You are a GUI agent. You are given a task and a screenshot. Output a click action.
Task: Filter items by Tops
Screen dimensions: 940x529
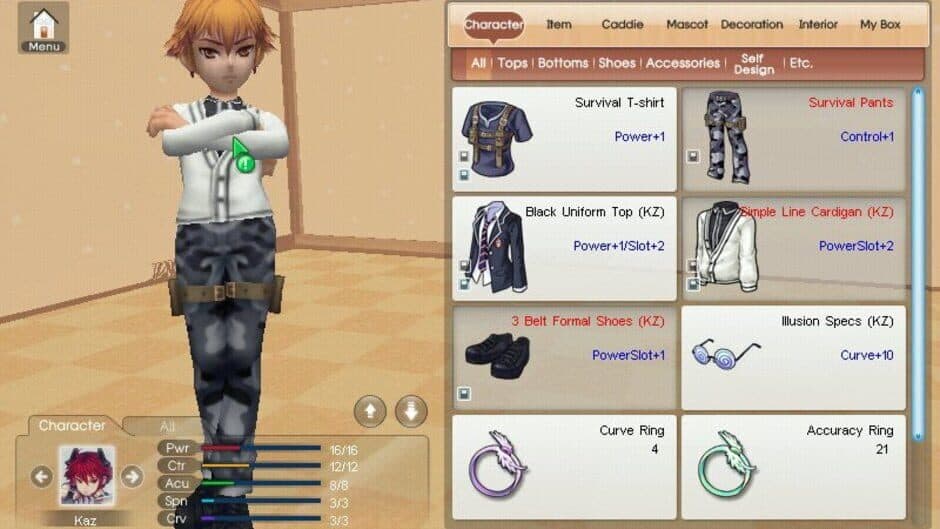pos(512,63)
